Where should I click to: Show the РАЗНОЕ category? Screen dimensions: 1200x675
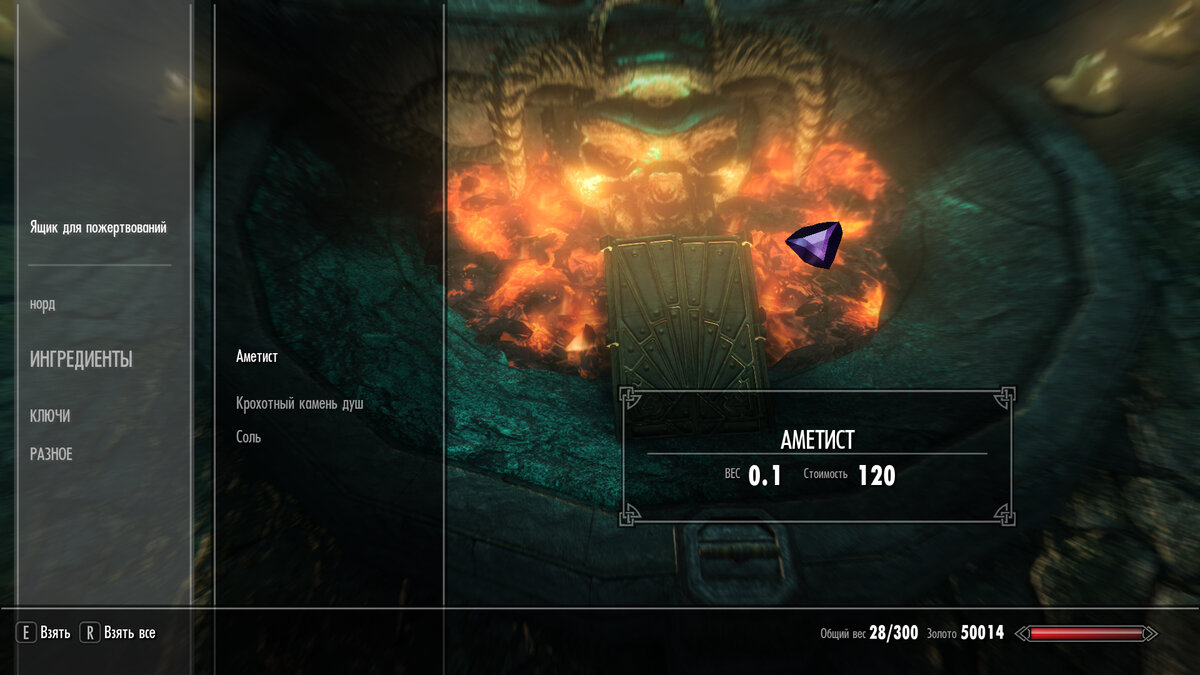coord(51,455)
